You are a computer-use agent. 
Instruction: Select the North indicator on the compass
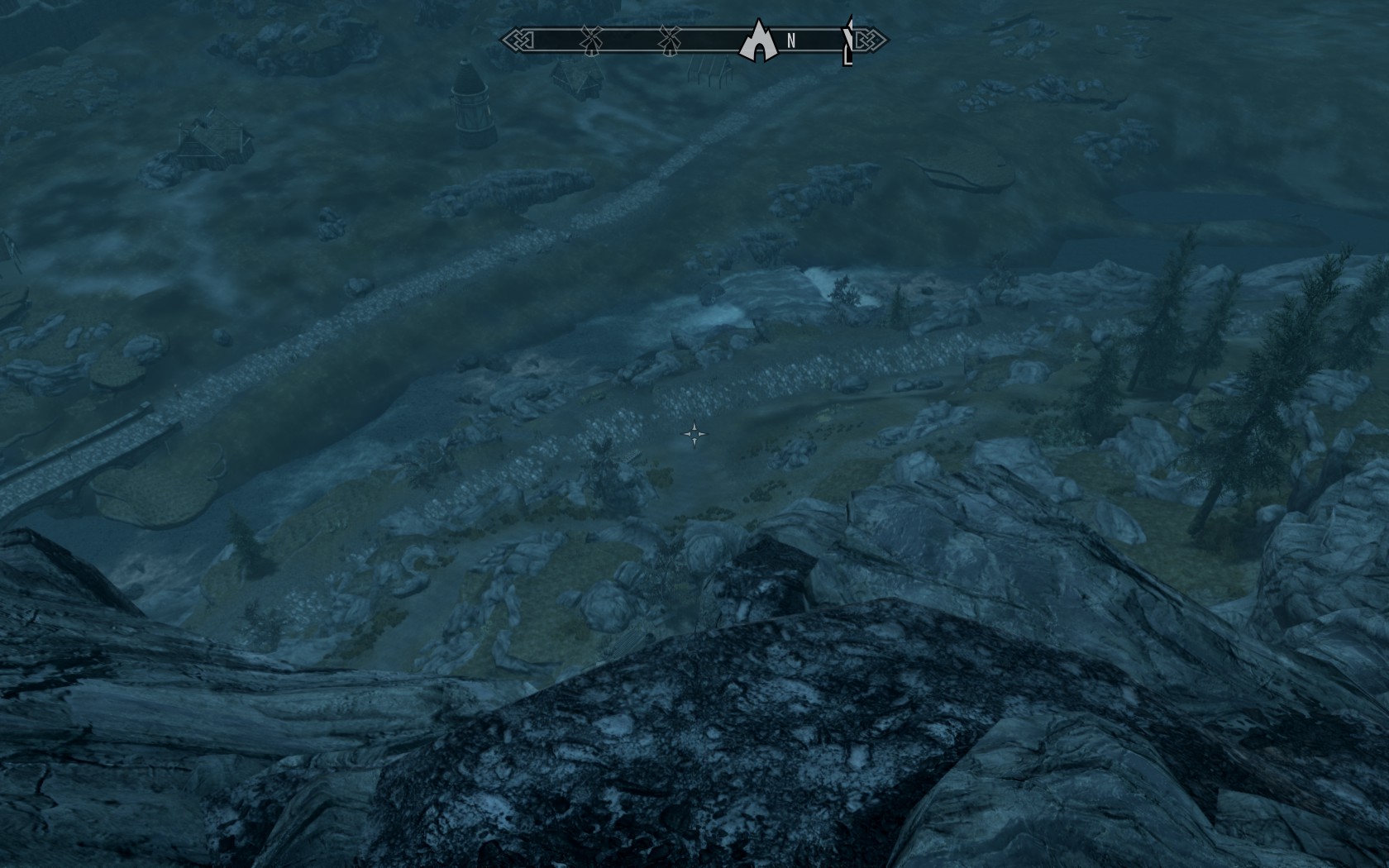(x=791, y=41)
